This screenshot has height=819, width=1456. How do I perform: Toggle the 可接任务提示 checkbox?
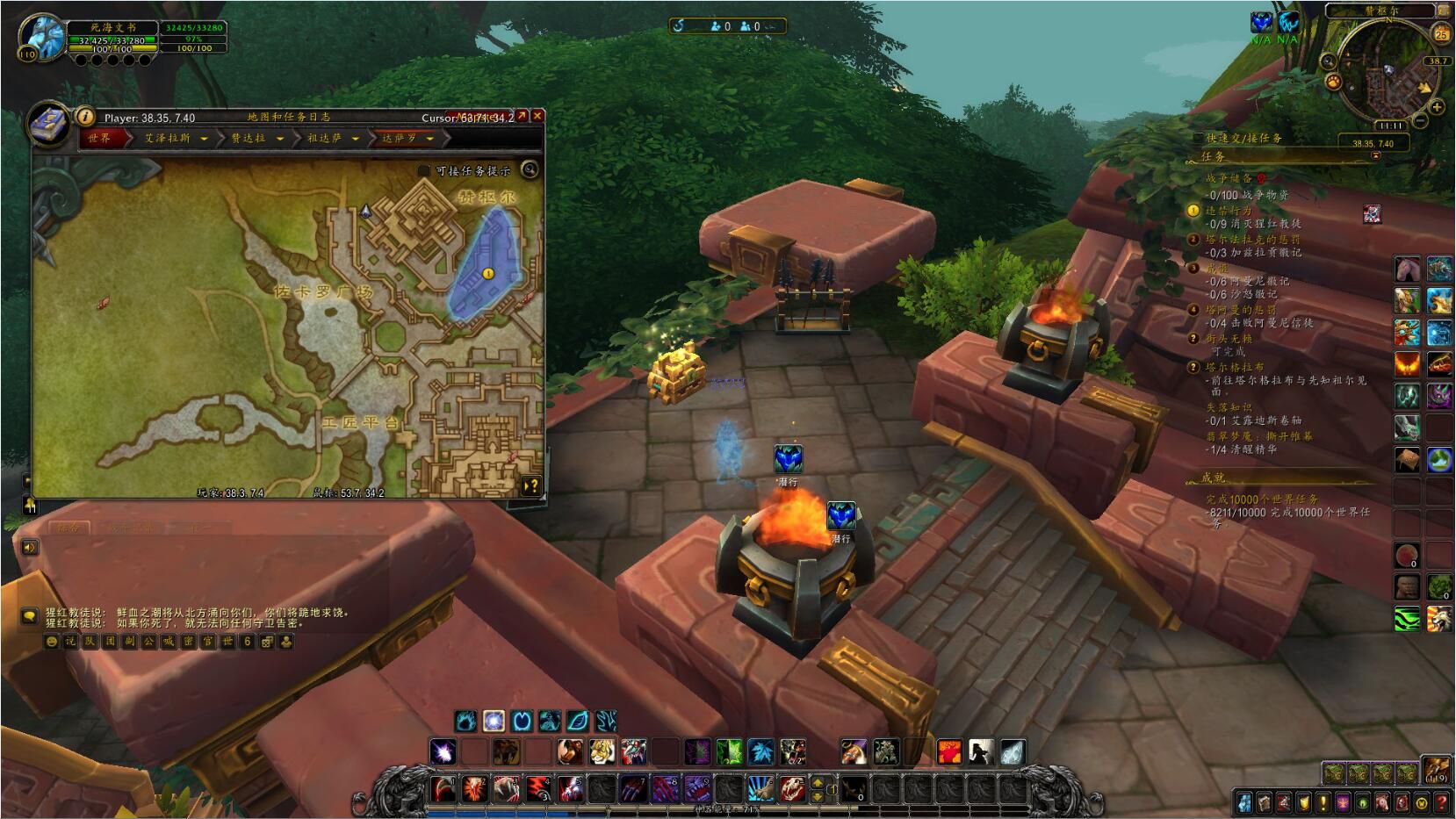tap(424, 170)
